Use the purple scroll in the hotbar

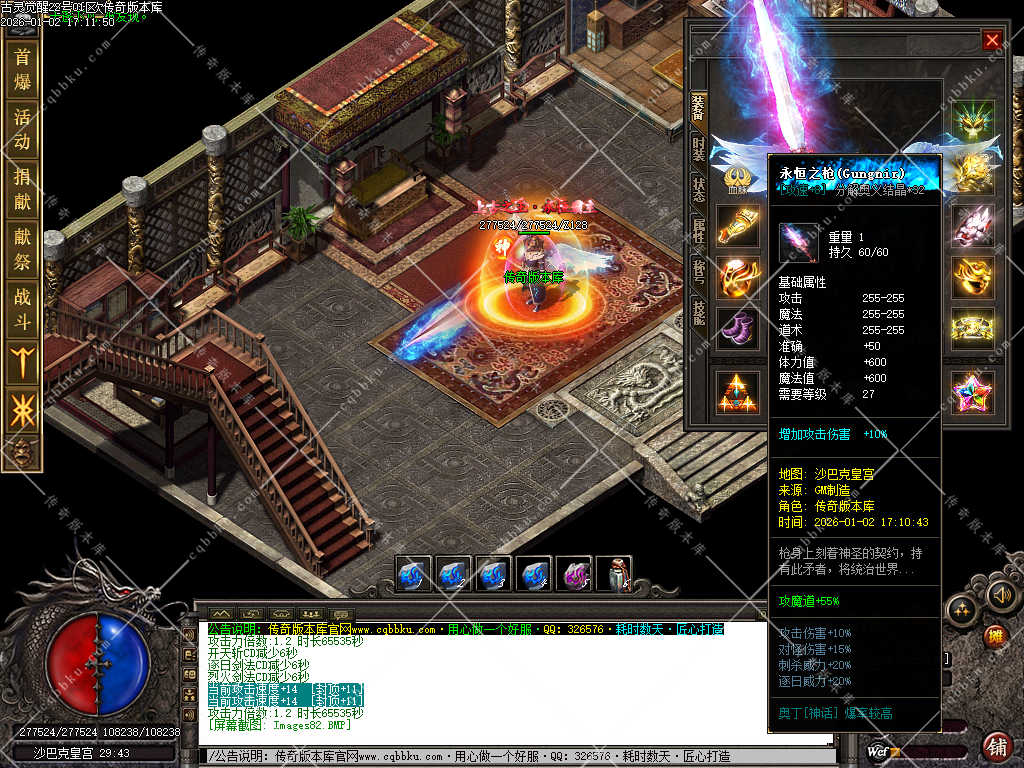[573, 575]
